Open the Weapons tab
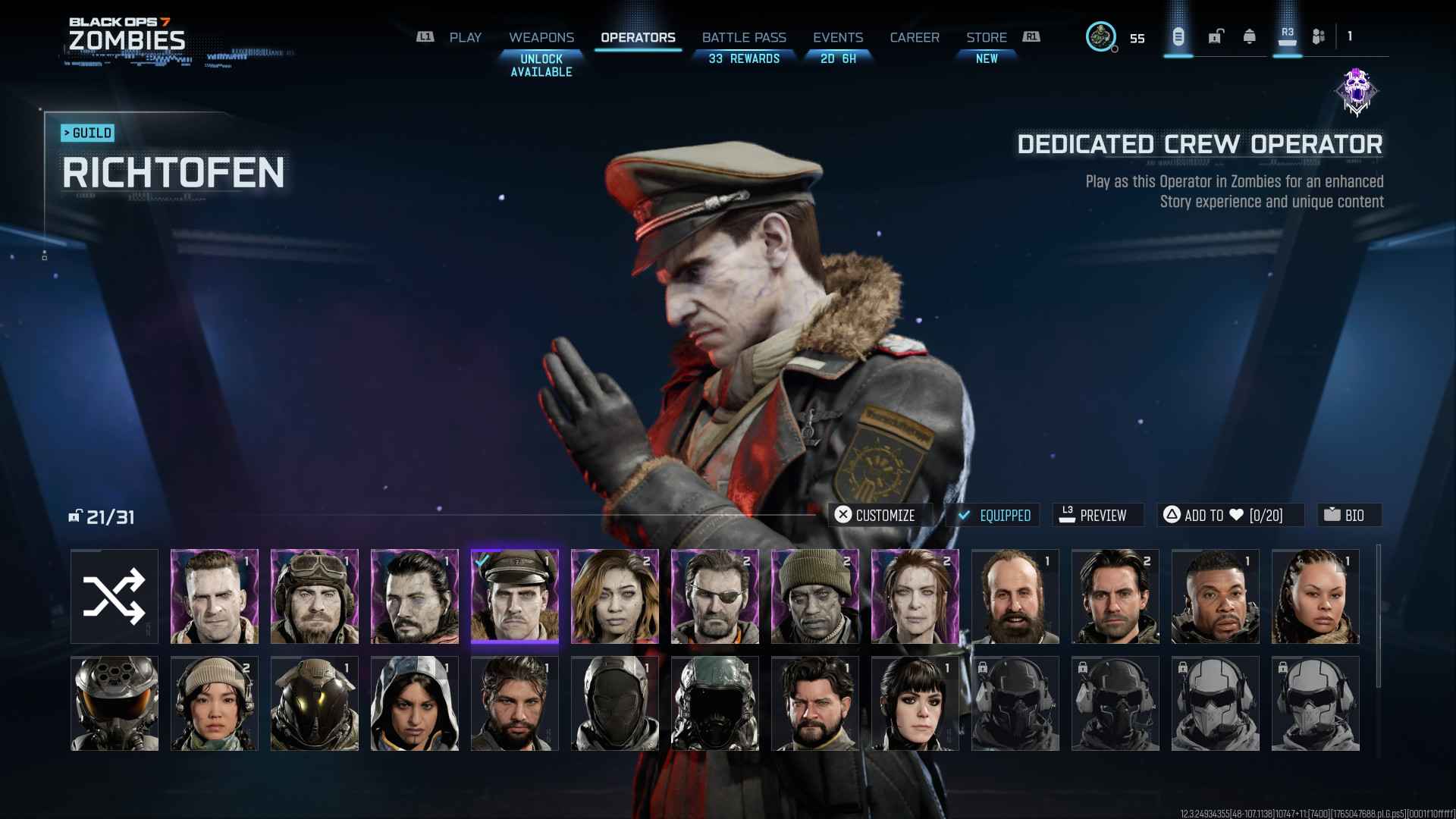Viewport: 1456px width, 819px height. pyautogui.click(x=541, y=37)
